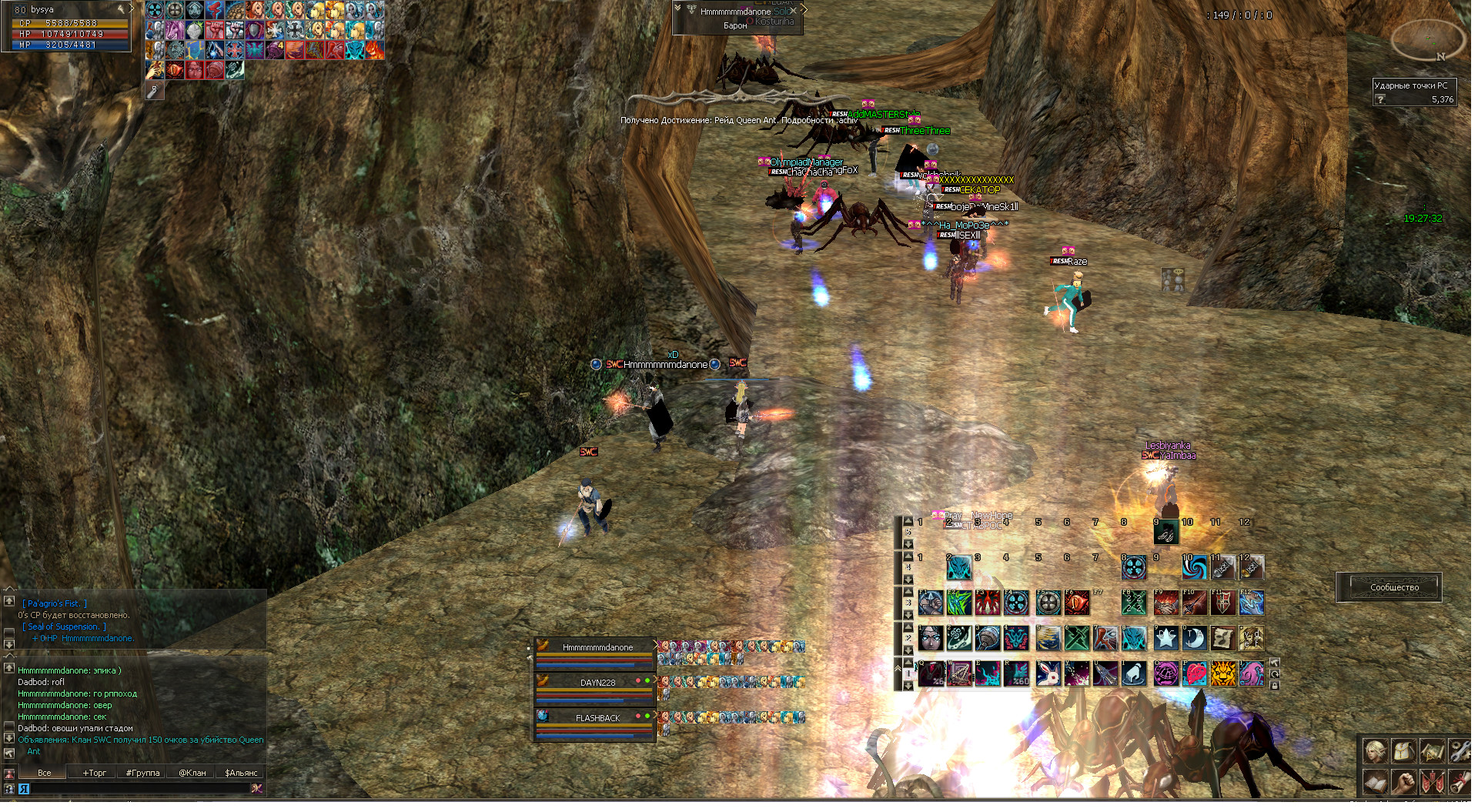Open the actions fist icon
Viewport: 1478px width, 812px height.
click(x=1403, y=782)
